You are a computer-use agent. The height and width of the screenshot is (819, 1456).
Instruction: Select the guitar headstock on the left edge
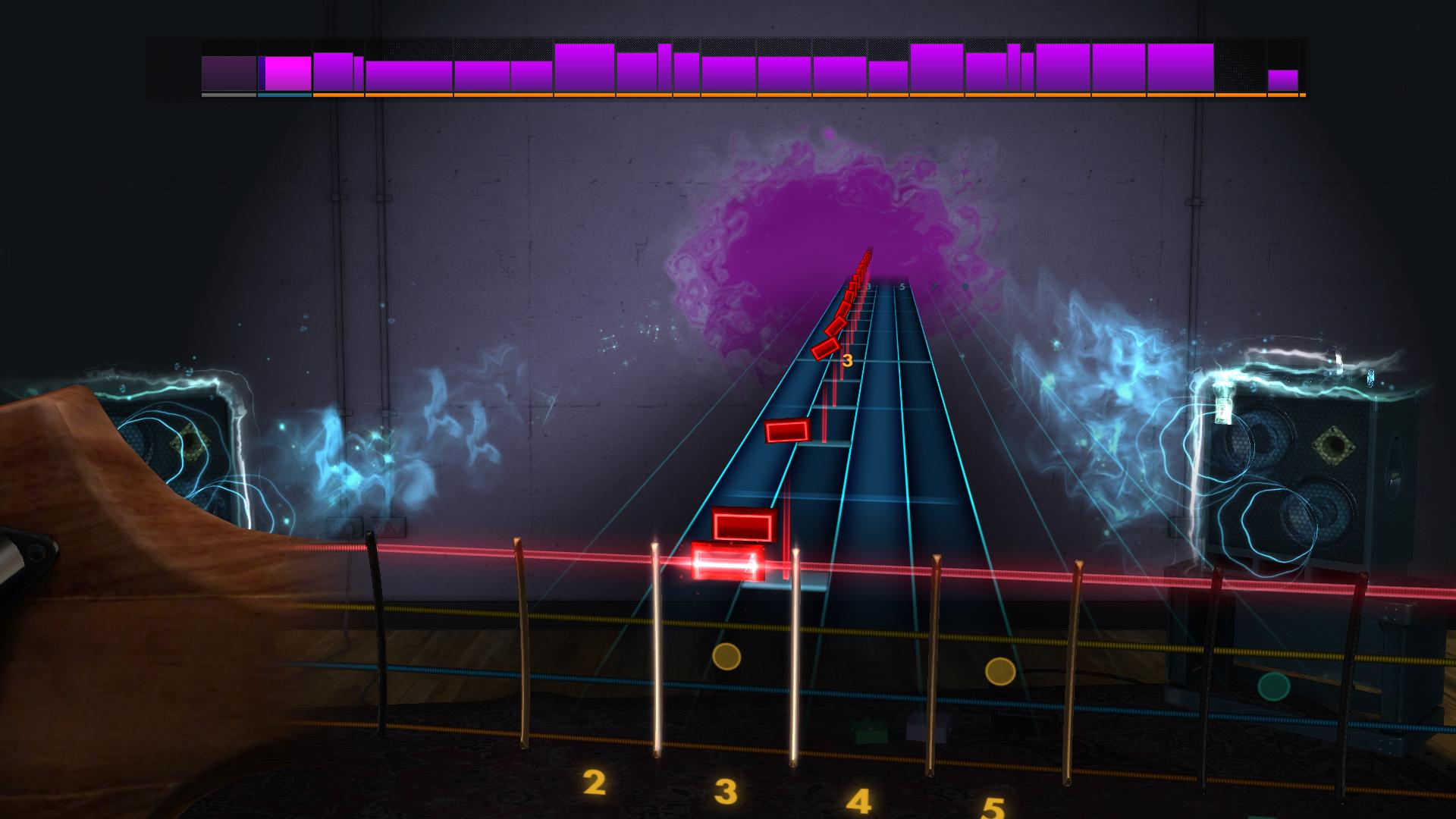(x=114, y=531)
